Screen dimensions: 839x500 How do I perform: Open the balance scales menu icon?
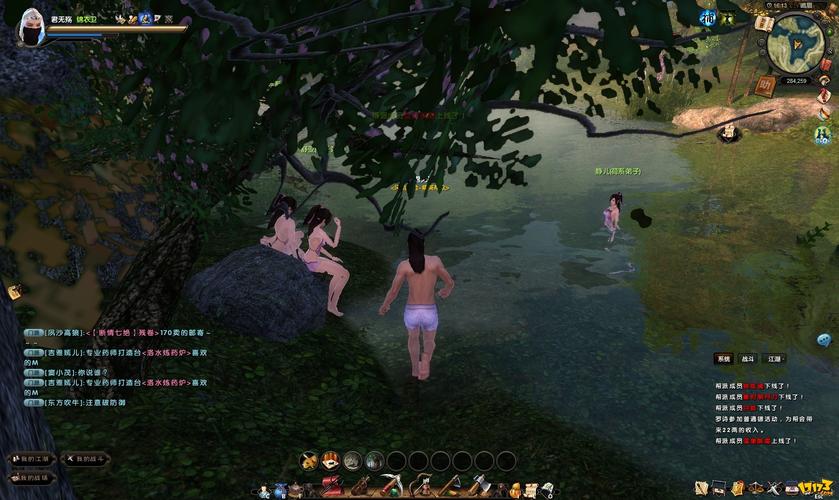[758, 486]
